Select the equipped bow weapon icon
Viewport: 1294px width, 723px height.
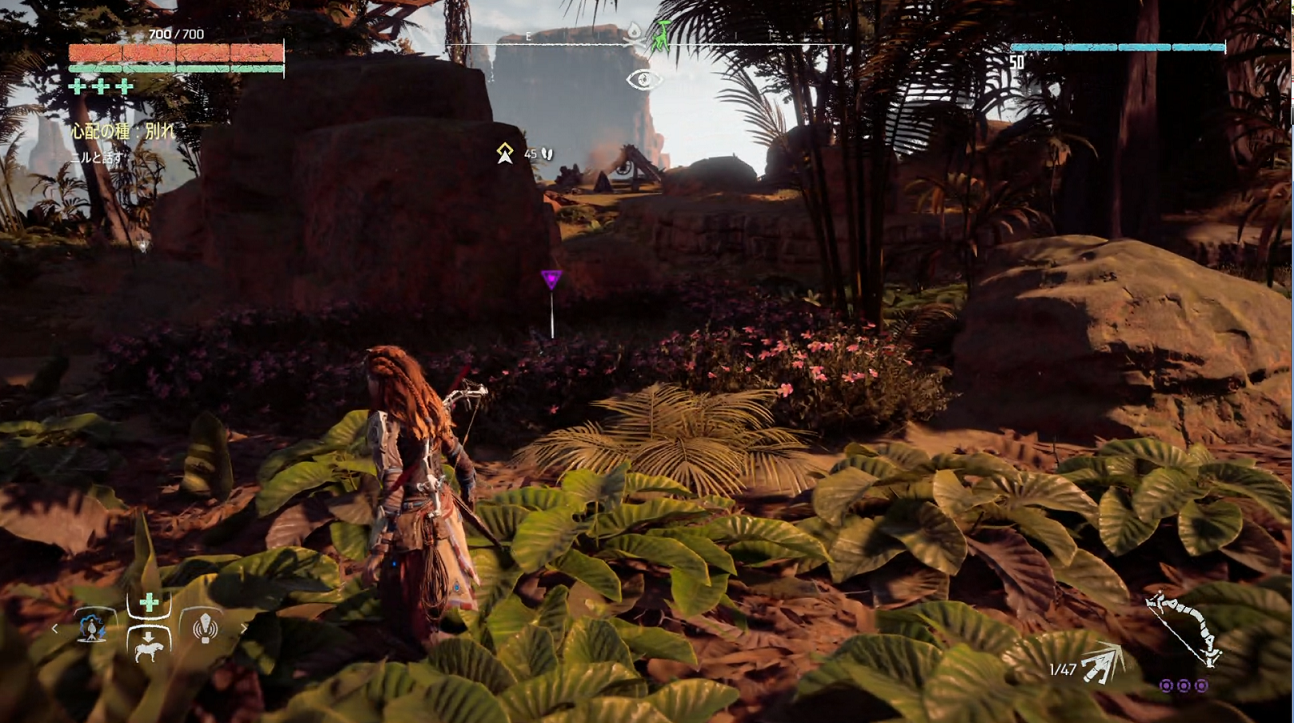point(1183,630)
